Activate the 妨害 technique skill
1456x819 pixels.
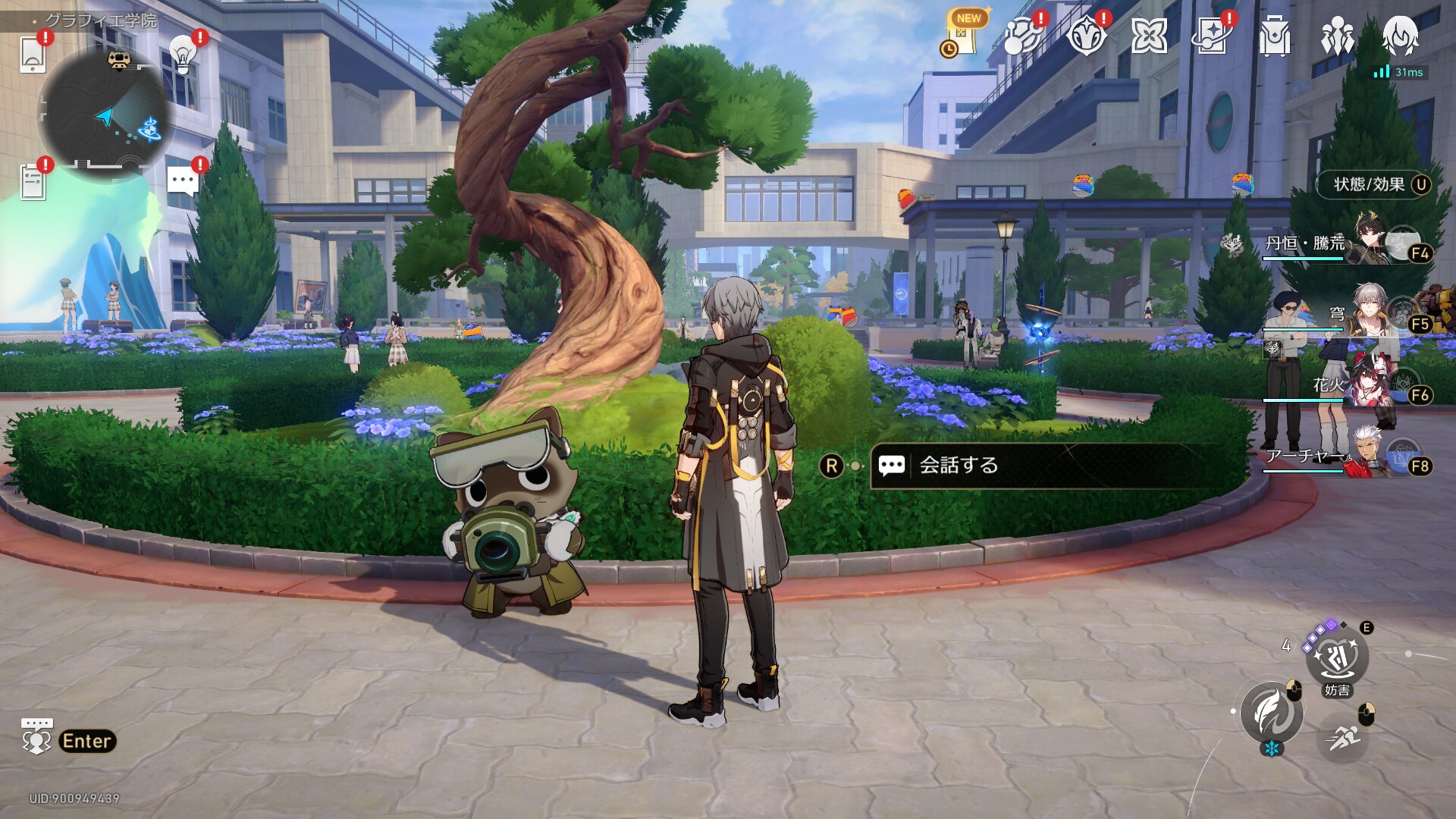(1336, 658)
